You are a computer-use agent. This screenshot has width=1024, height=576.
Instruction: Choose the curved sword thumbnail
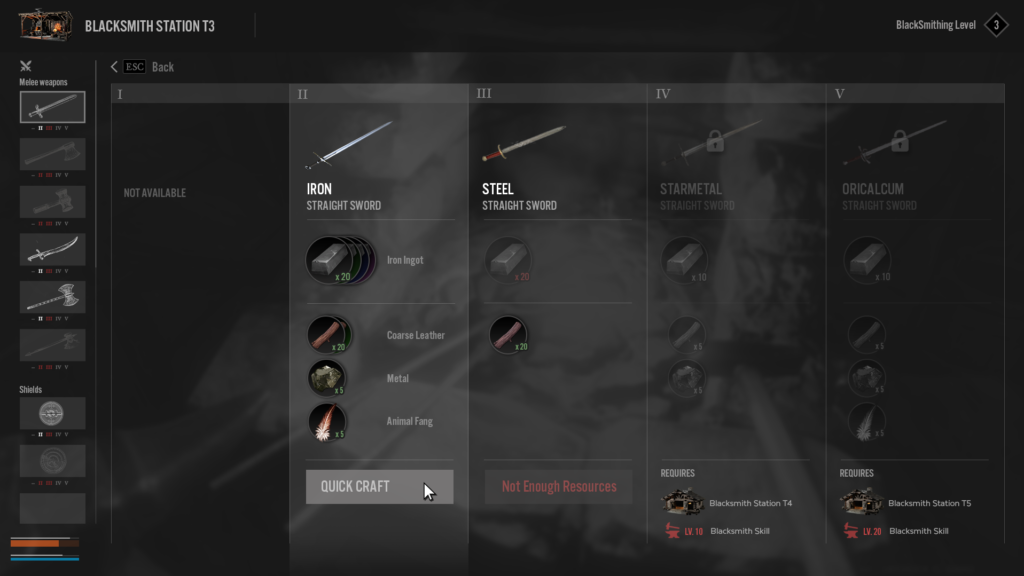52,249
